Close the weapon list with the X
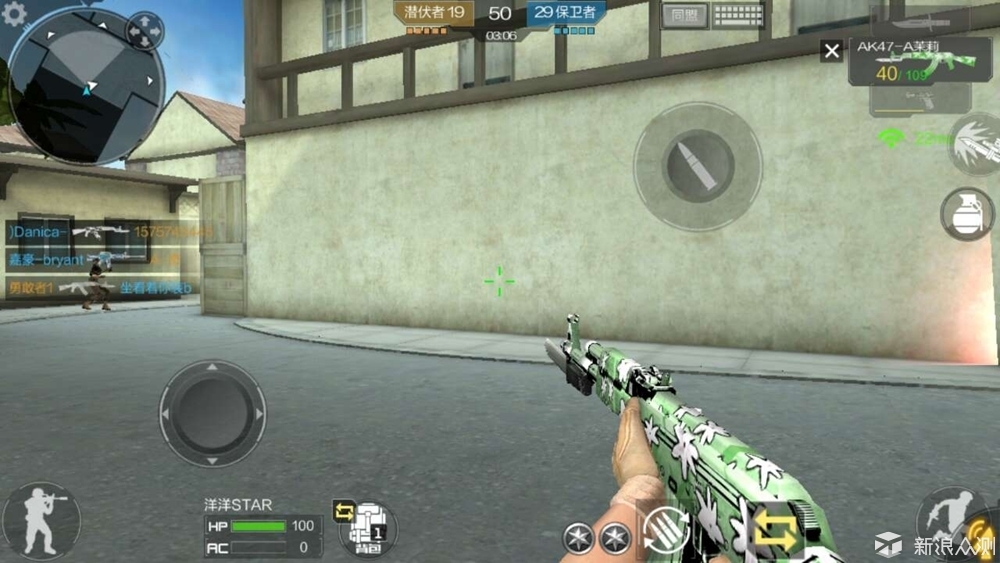This screenshot has height=563, width=1000. [x=831, y=51]
